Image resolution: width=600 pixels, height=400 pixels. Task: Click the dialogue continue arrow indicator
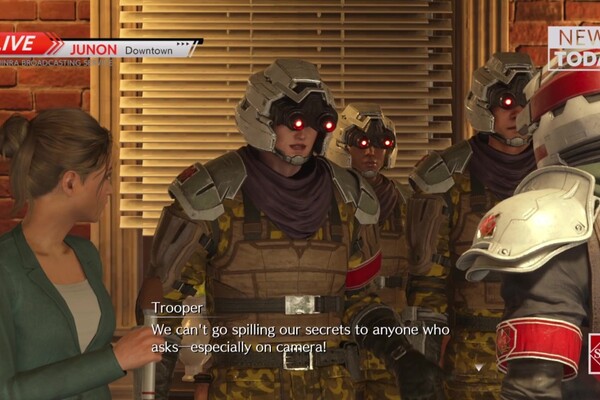(477, 367)
